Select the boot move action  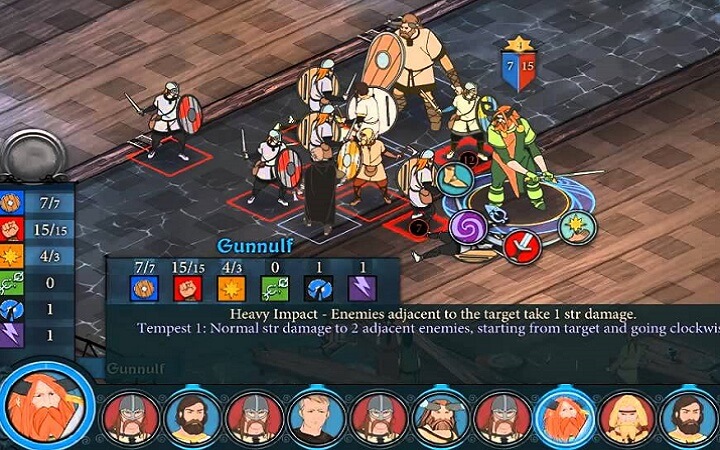(x=454, y=181)
